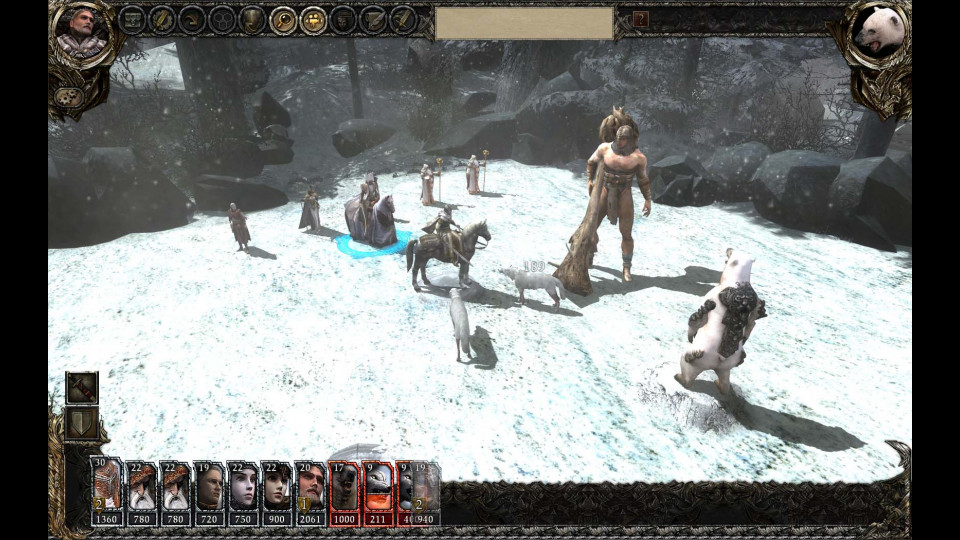Image resolution: width=960 pixels, height=540 pixels.
Task: Click the film reel icon below the hero portrait
Action: (69, 97)
